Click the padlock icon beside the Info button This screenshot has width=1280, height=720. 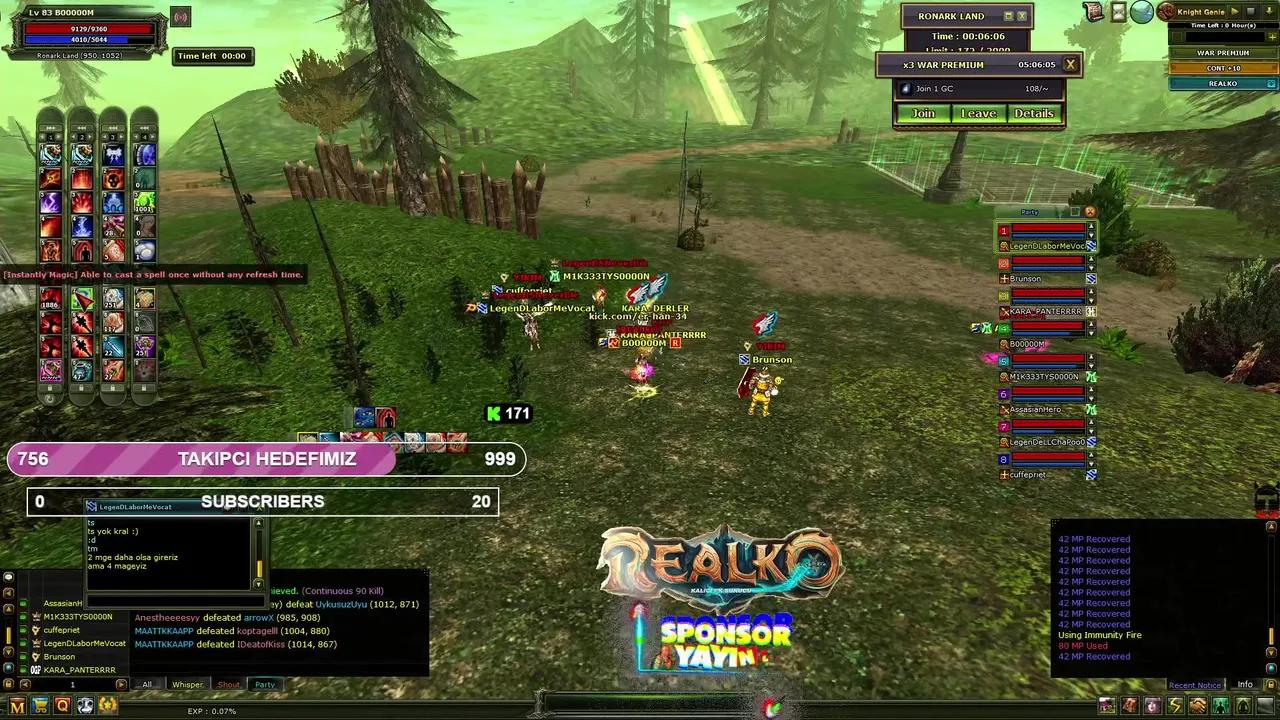[1271, 684]
